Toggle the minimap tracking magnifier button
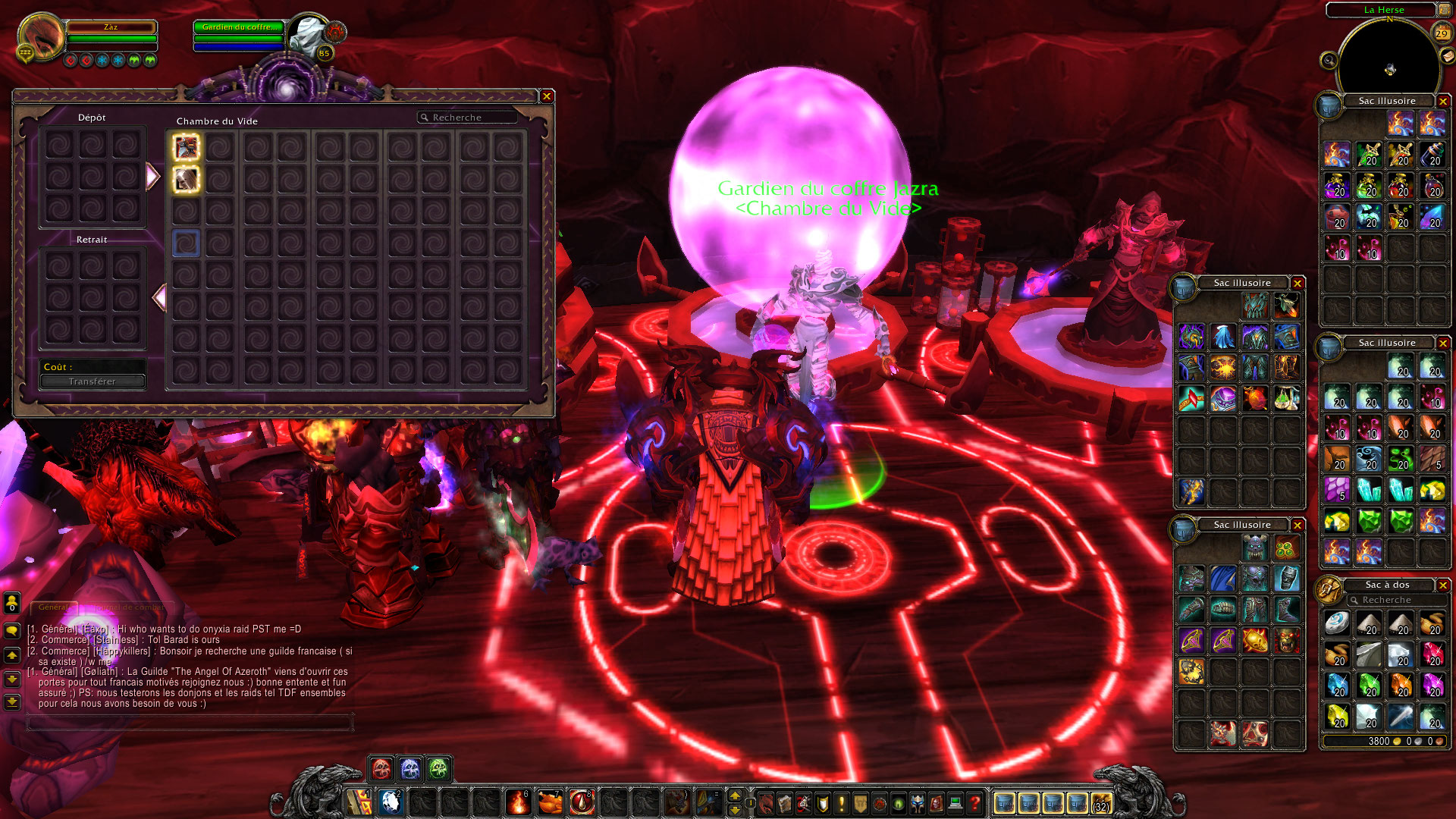Image resolution: width=1456 pixels, height=819 pixels. (1329, 60)
